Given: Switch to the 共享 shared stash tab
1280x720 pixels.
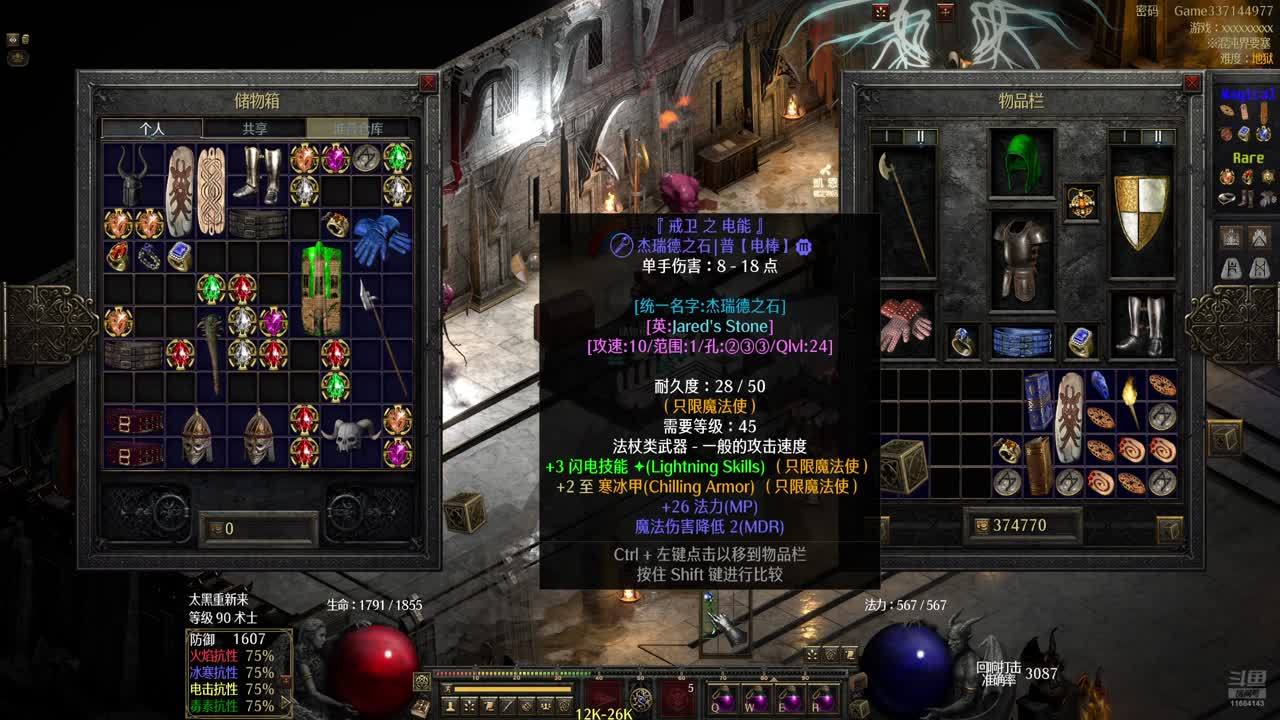Looking at the screenshot, I should pyautogui.click(x=255, y=128).
